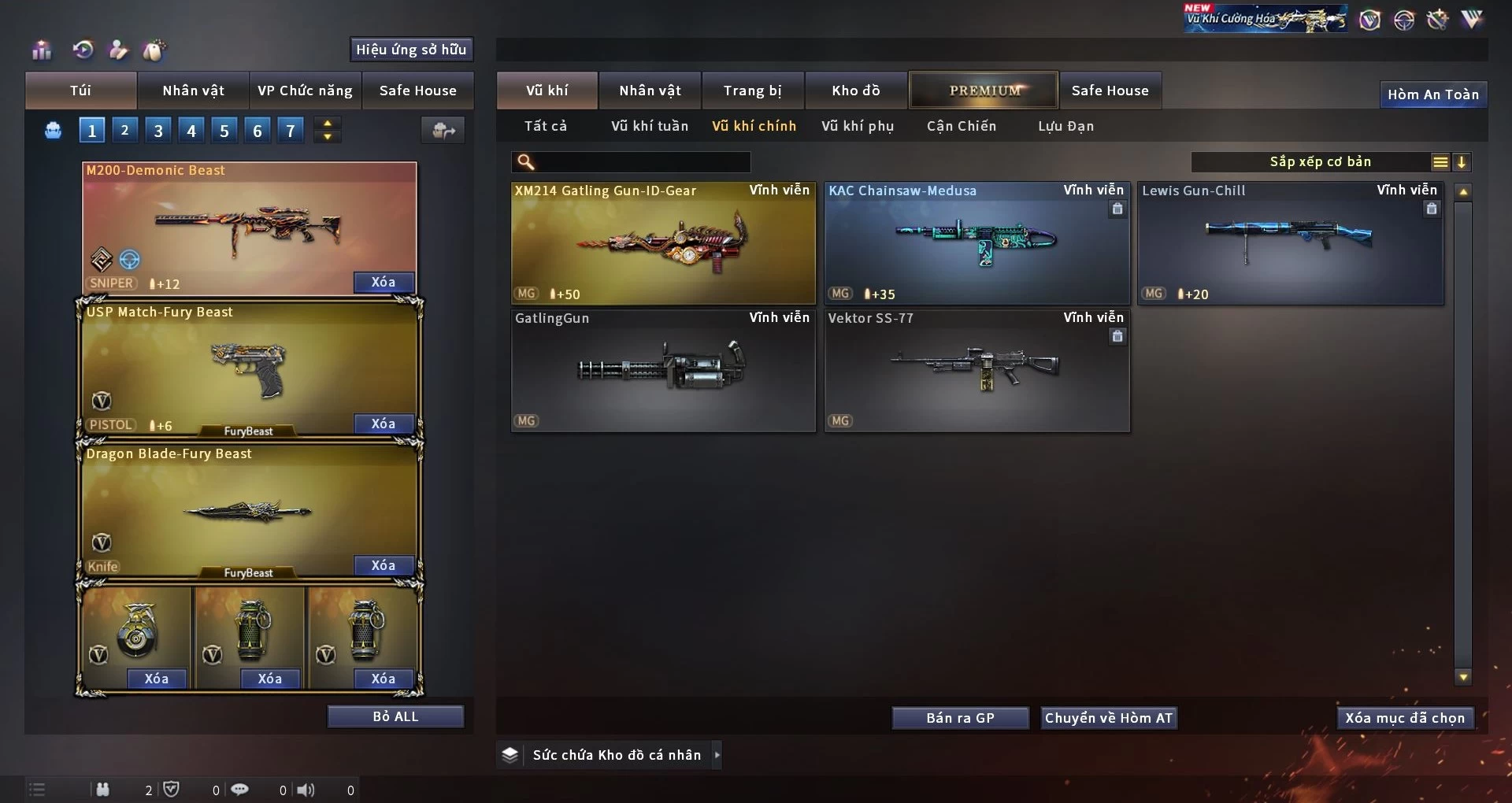The image size is (1512, 803).
Task: Open the Sắp xếp cơ bản sort dropdown
Action: tap(1320, 162)
